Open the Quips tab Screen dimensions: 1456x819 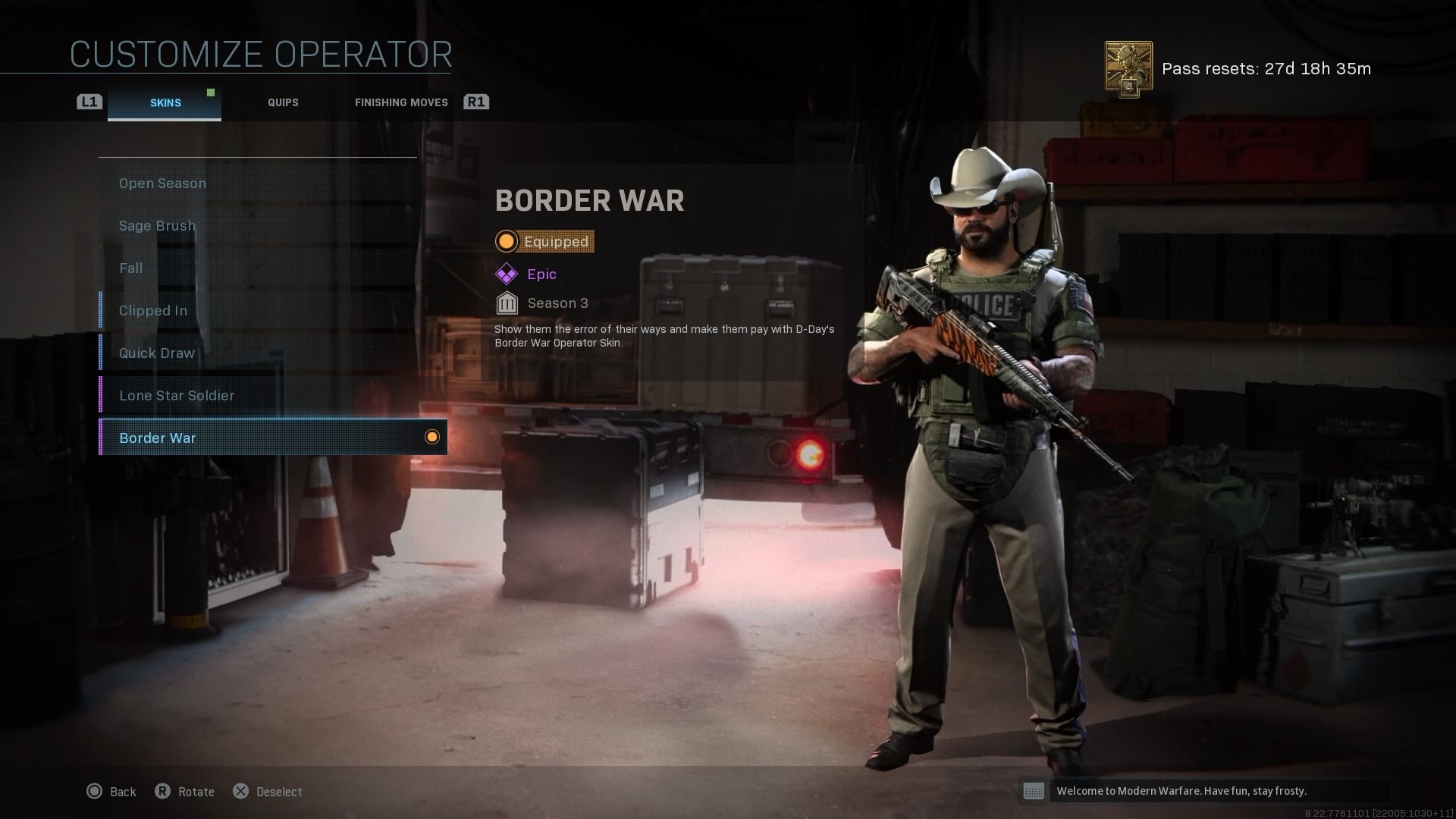283,103
